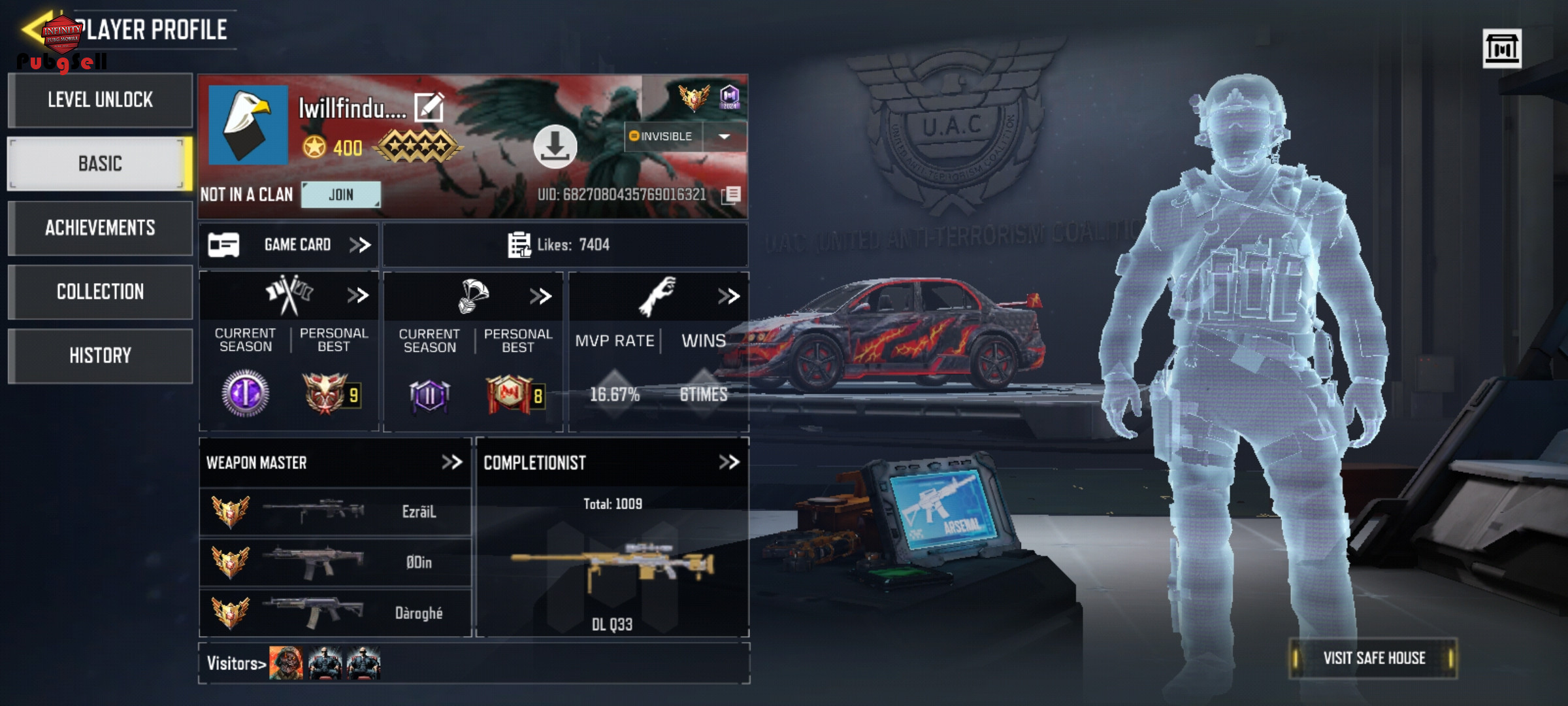Image resolution: width=1568 pixels, height=706 pixels.
Task: Open the History tab
Action: [x=100, y=356]
